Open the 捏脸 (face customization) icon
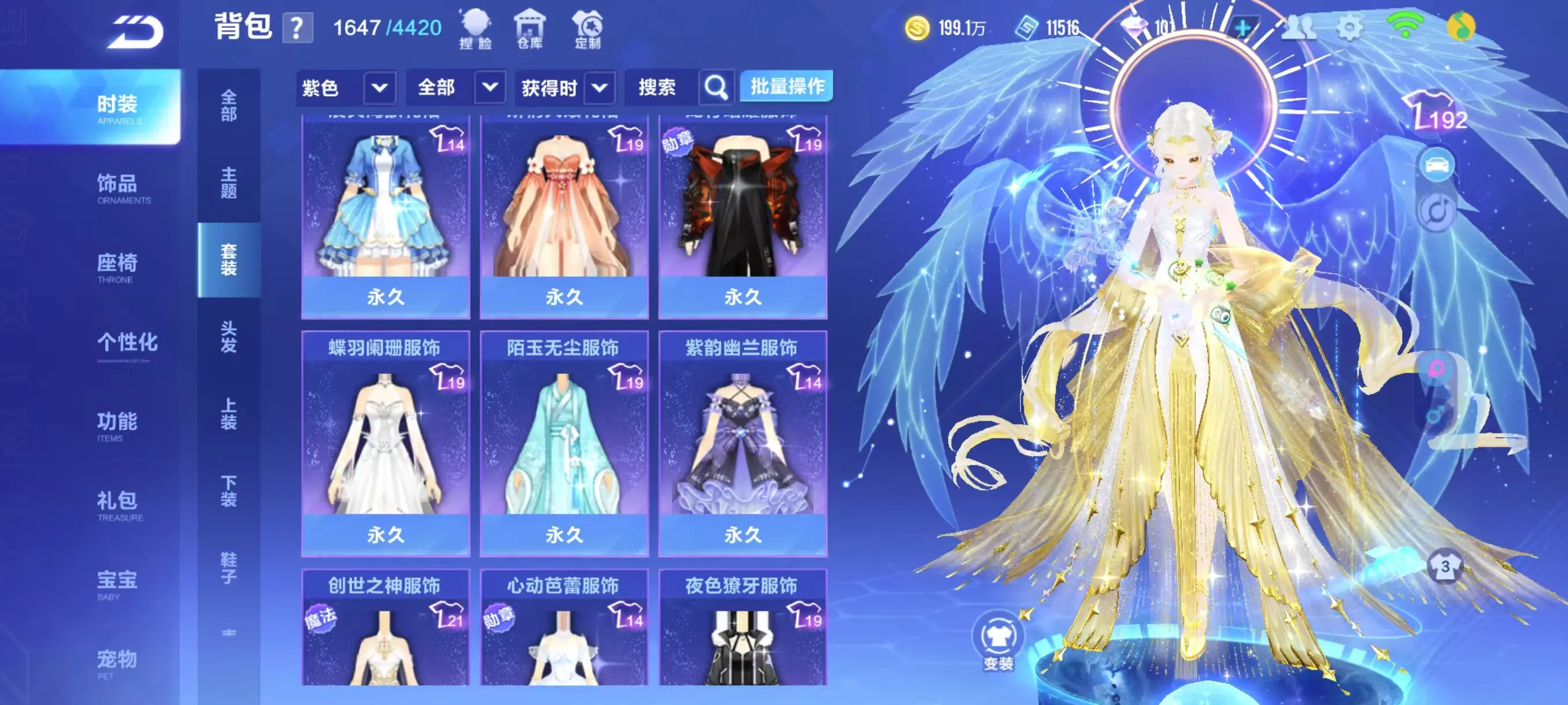Screen dimensions: 1568x705 (476, 27)
